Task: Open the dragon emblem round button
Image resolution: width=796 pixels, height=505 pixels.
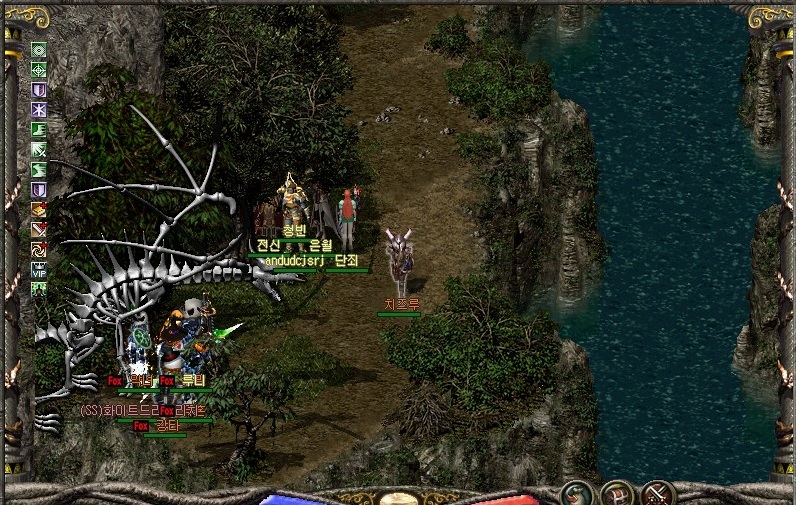Action: tap(576, 493)
